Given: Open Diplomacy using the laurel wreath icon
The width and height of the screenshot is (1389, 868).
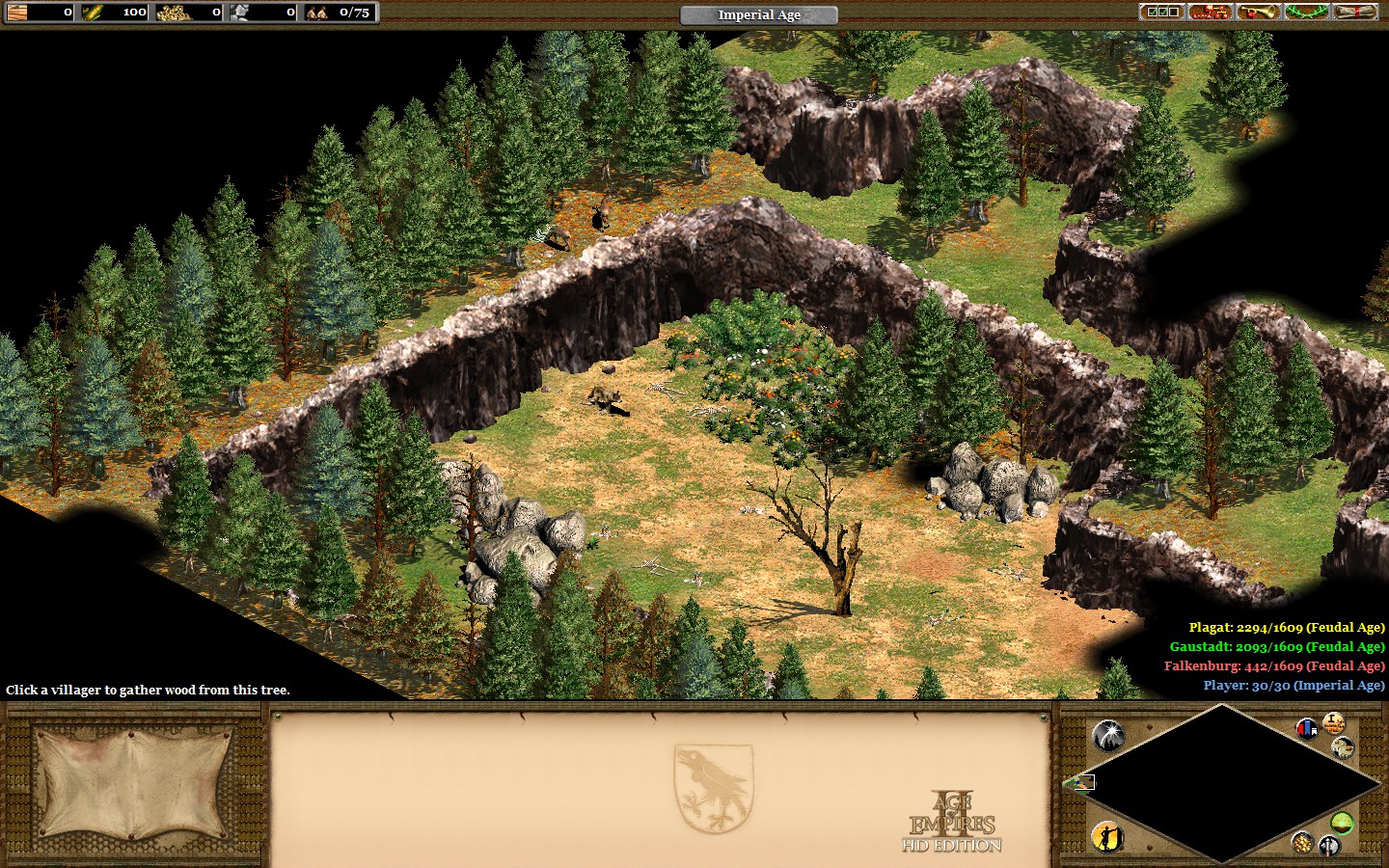Looking at the screenshot, I should [1304, 14].
